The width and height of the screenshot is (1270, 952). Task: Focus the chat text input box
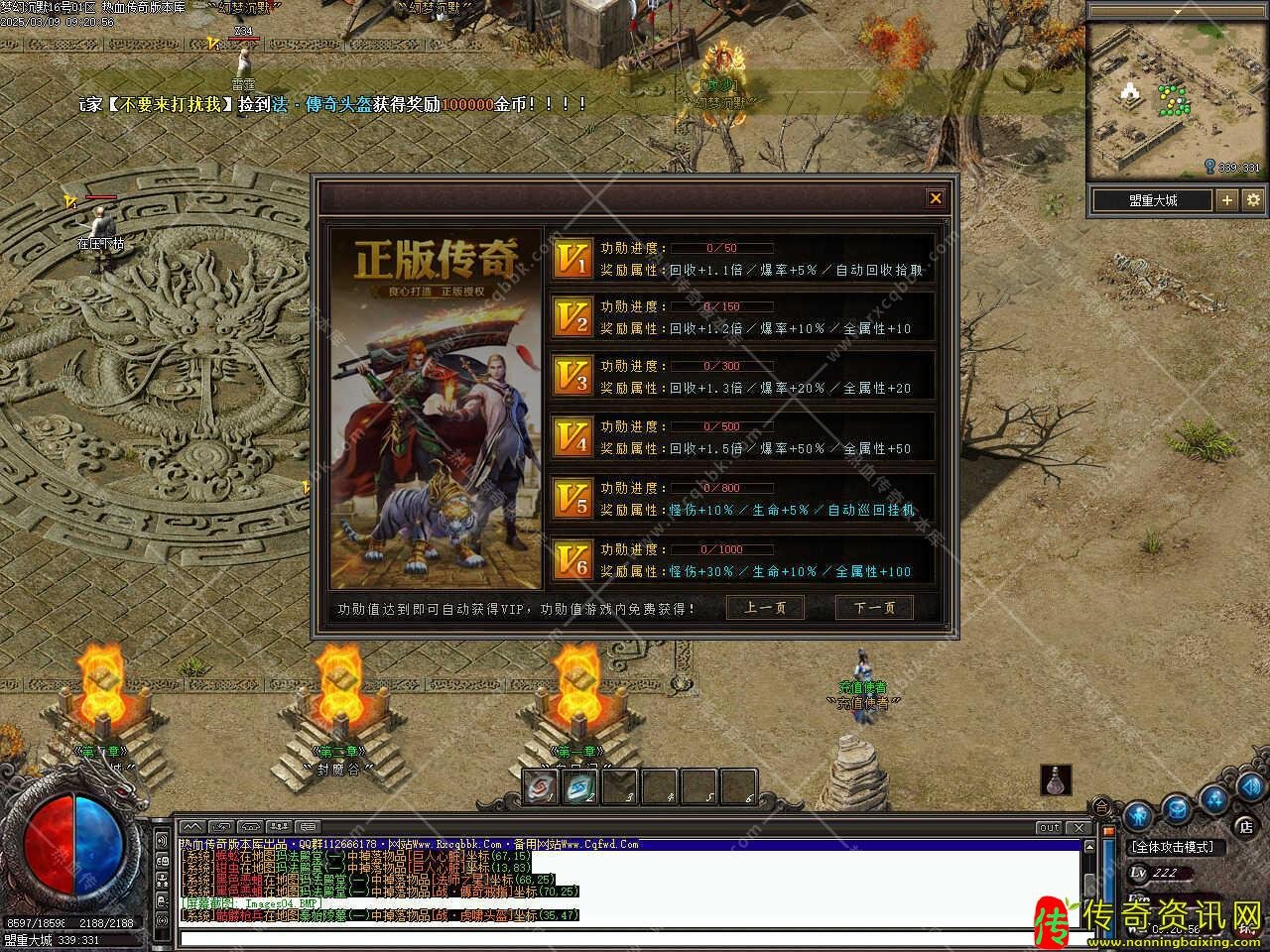[625, 938]
